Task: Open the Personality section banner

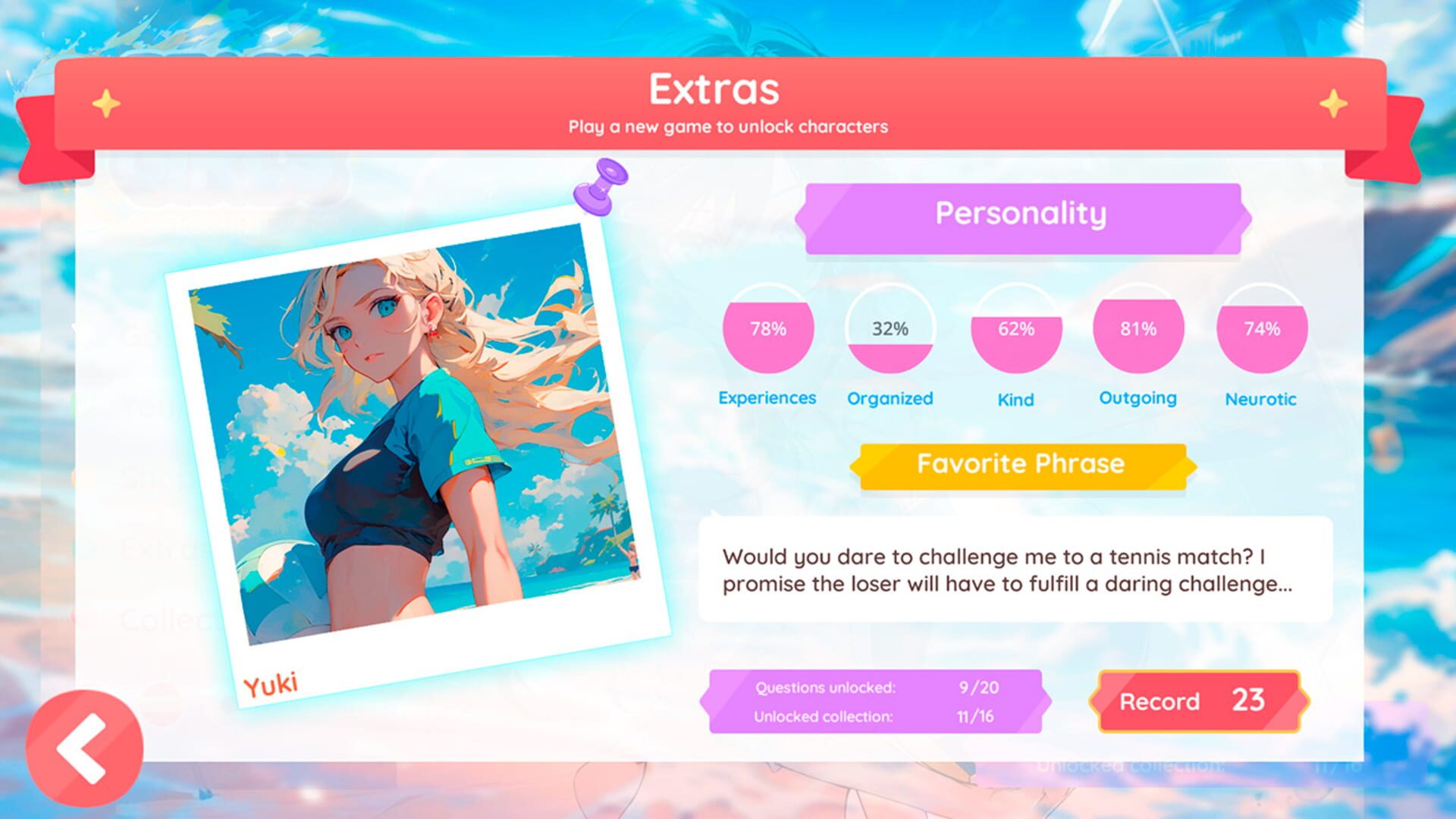Action: click(x=1022, y=214)
